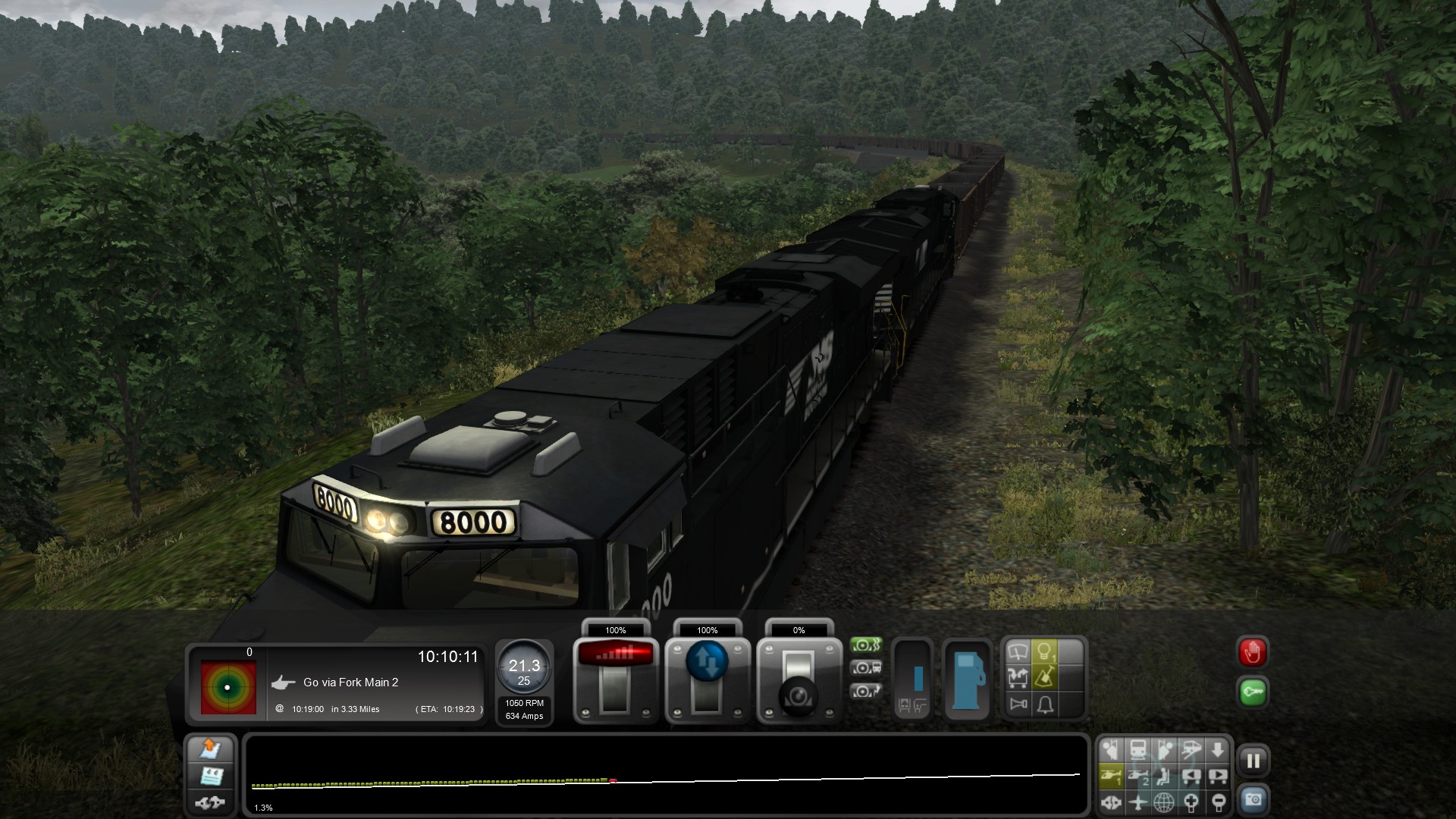Take a screenshot with the camera button
The width and height of the screenshot is (1456, 819).
click(x=1253, y=800)
